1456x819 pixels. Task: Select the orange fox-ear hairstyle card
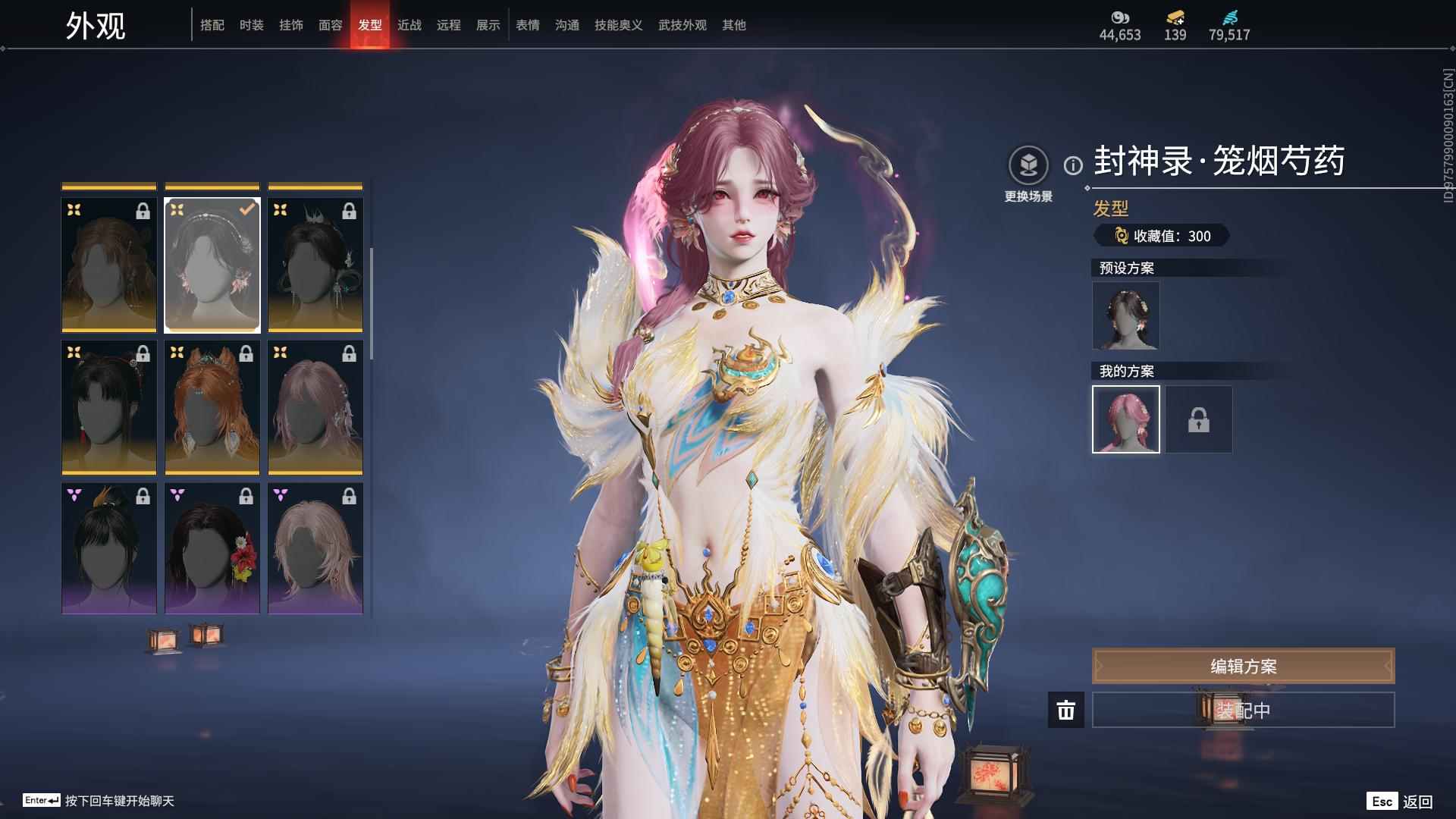click(x=212, y=407)
